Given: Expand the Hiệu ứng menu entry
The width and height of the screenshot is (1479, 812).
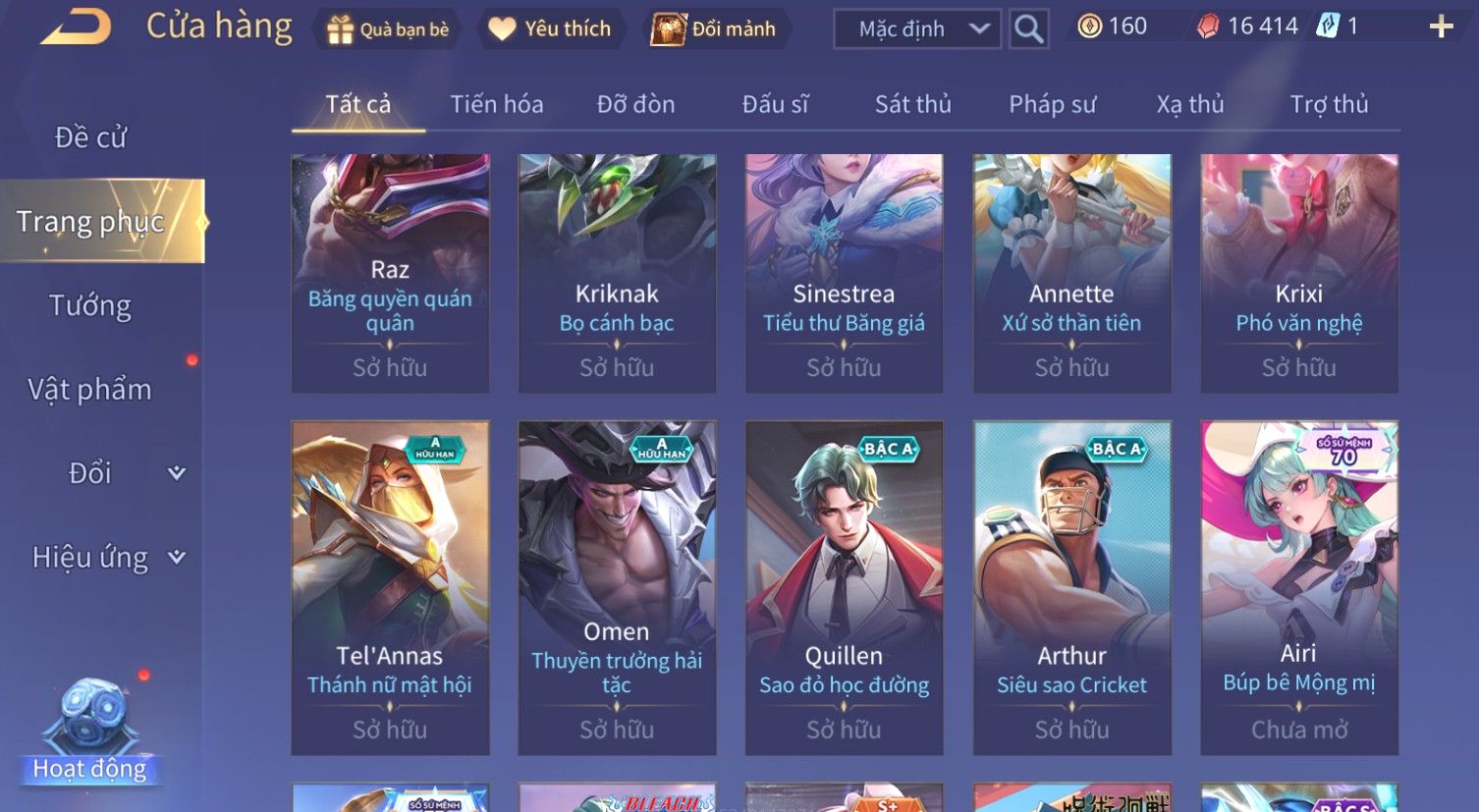Looking at the screenshot, I should (108, 558).
